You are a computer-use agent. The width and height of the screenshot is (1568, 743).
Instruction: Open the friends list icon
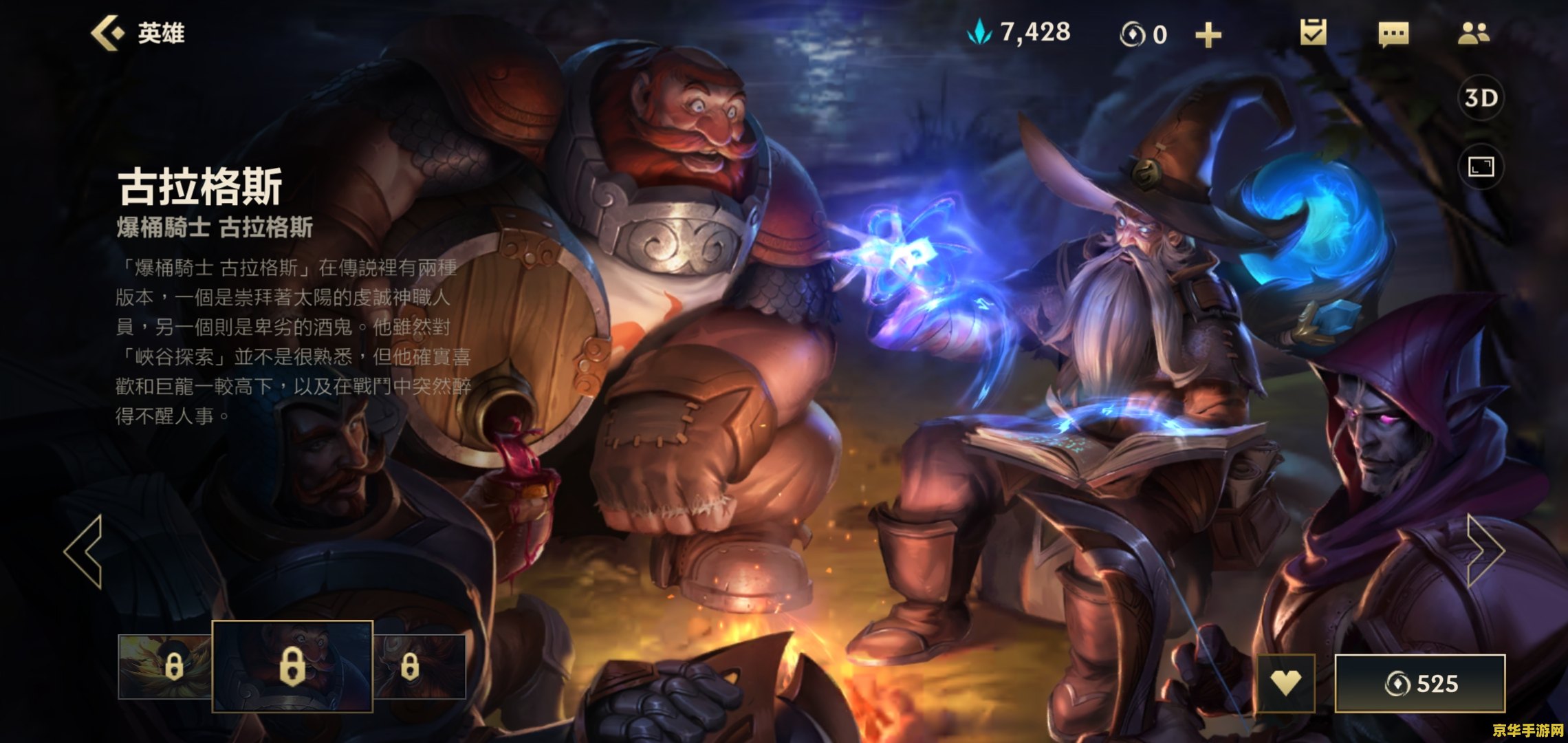click(x=1473, y=33)
